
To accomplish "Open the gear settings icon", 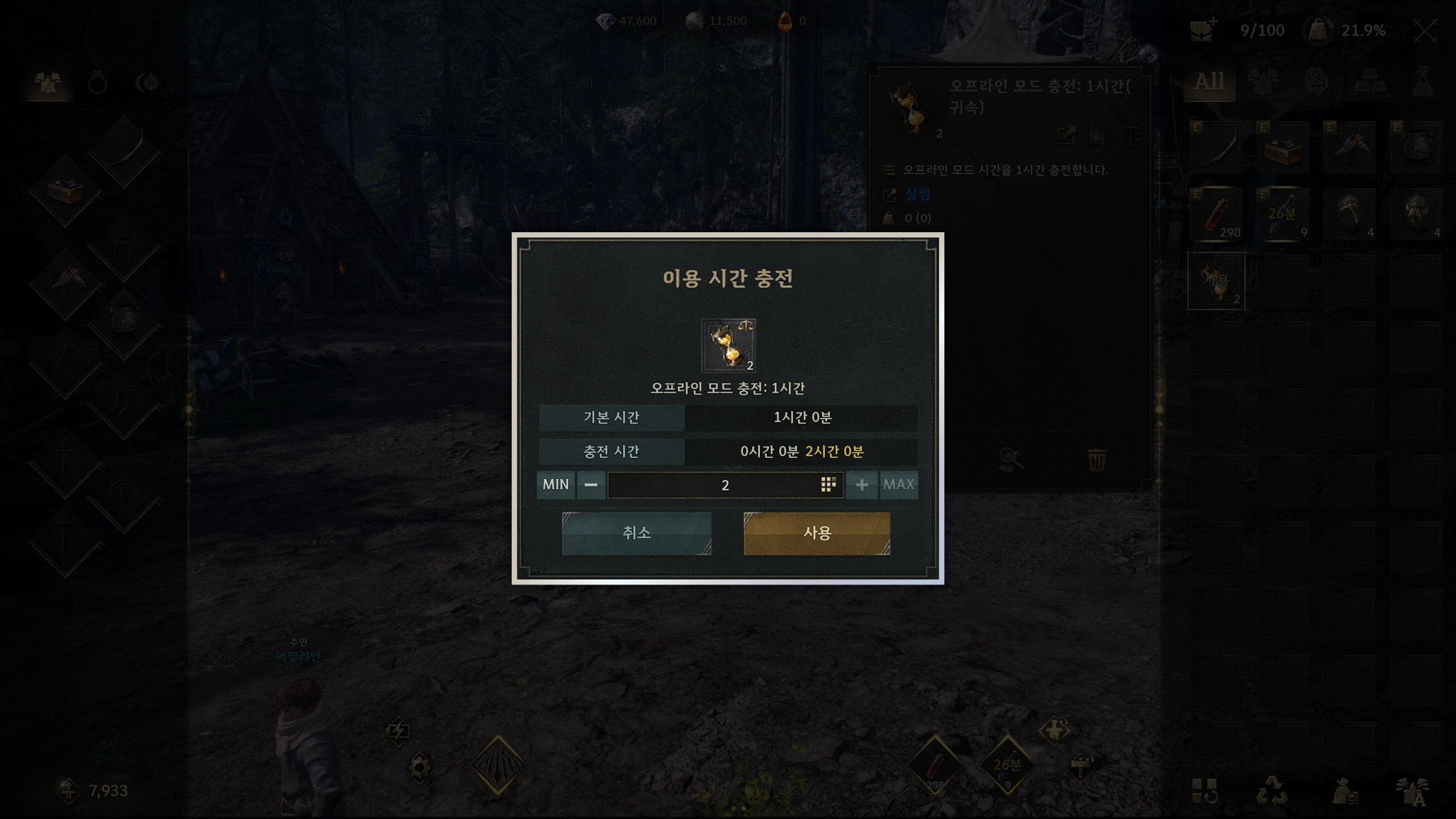I will pos(419,767).
